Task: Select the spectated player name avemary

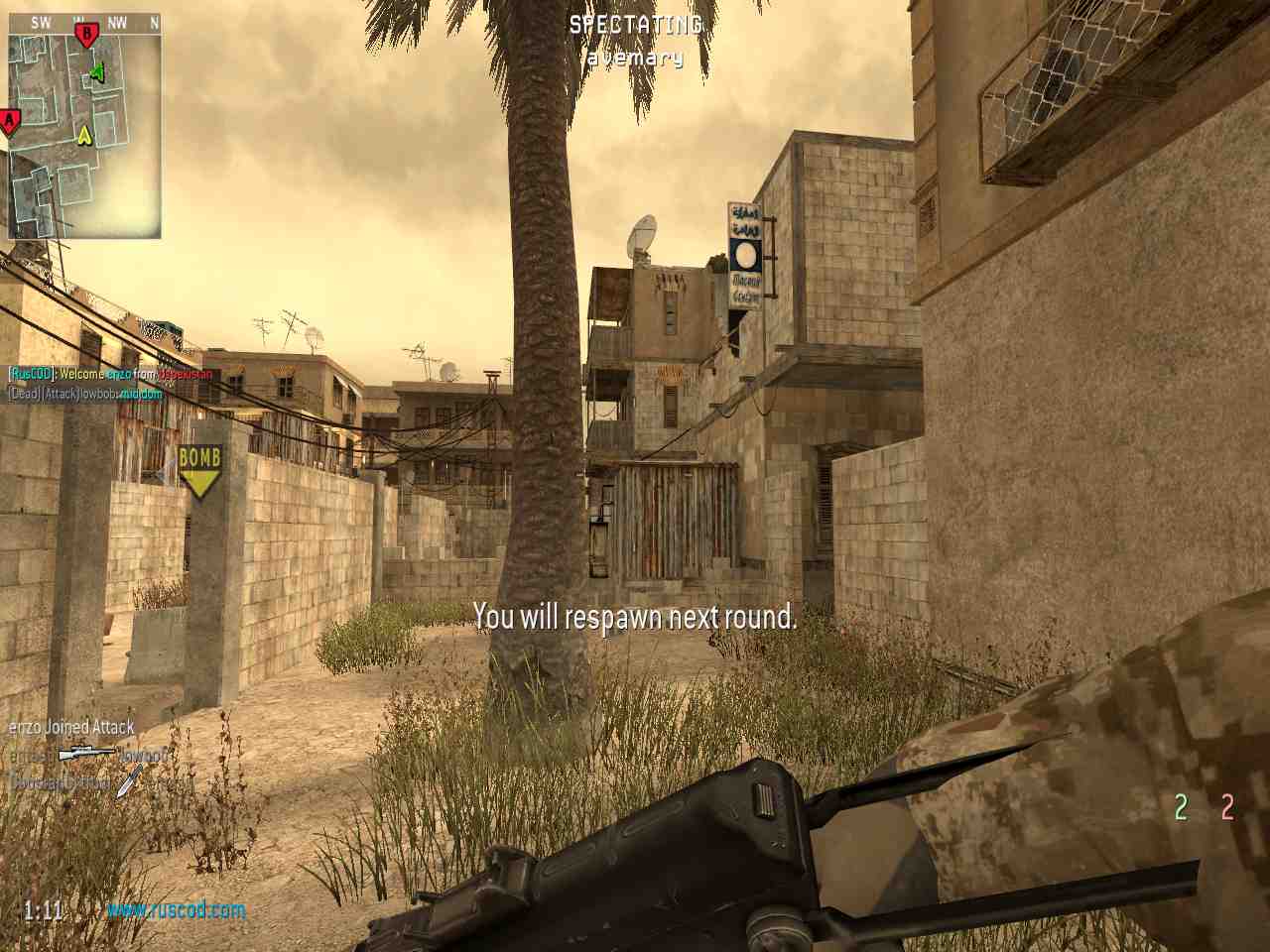Action: point(635,59)
